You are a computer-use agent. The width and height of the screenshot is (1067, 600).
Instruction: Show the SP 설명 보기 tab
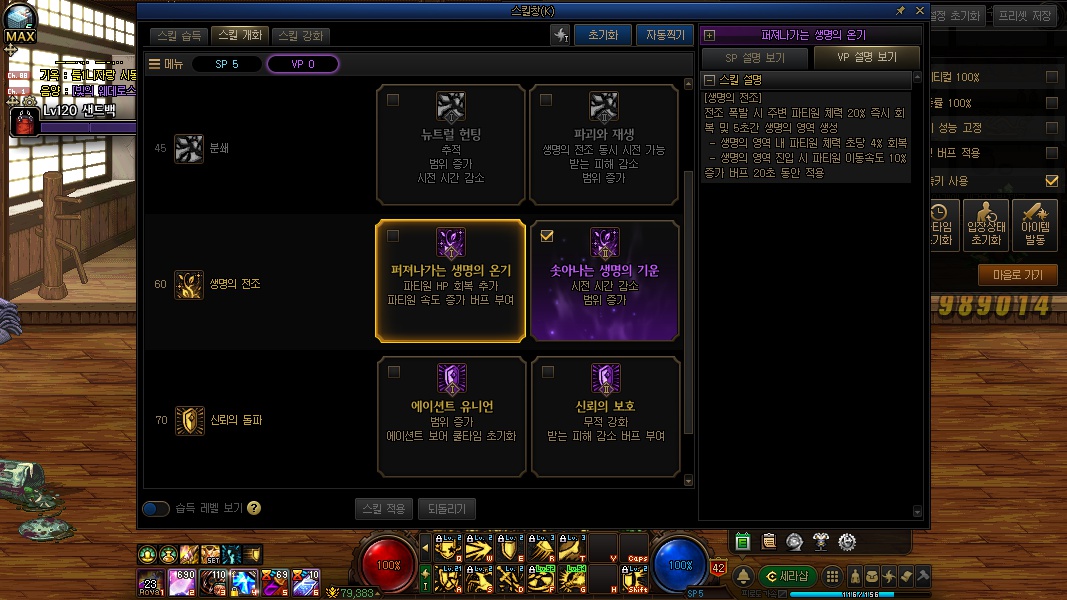pos(754,58)
